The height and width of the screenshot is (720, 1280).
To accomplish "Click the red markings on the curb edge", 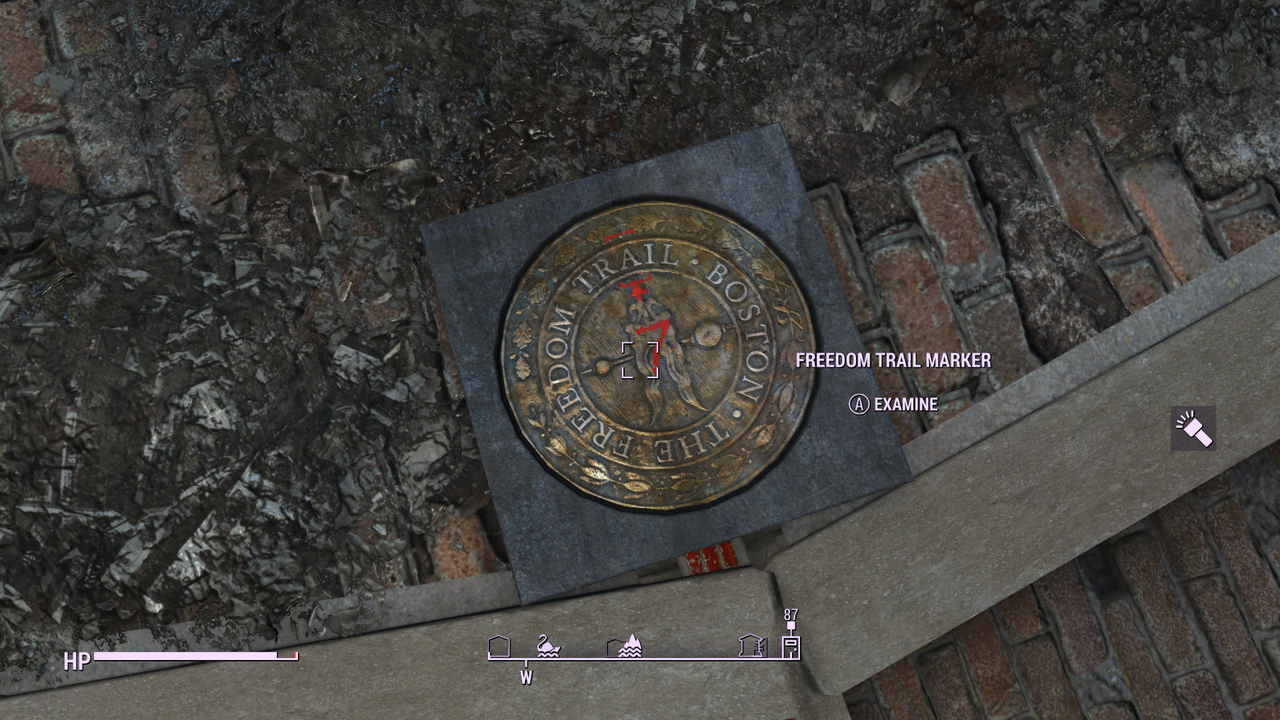I will click(712, 560).
